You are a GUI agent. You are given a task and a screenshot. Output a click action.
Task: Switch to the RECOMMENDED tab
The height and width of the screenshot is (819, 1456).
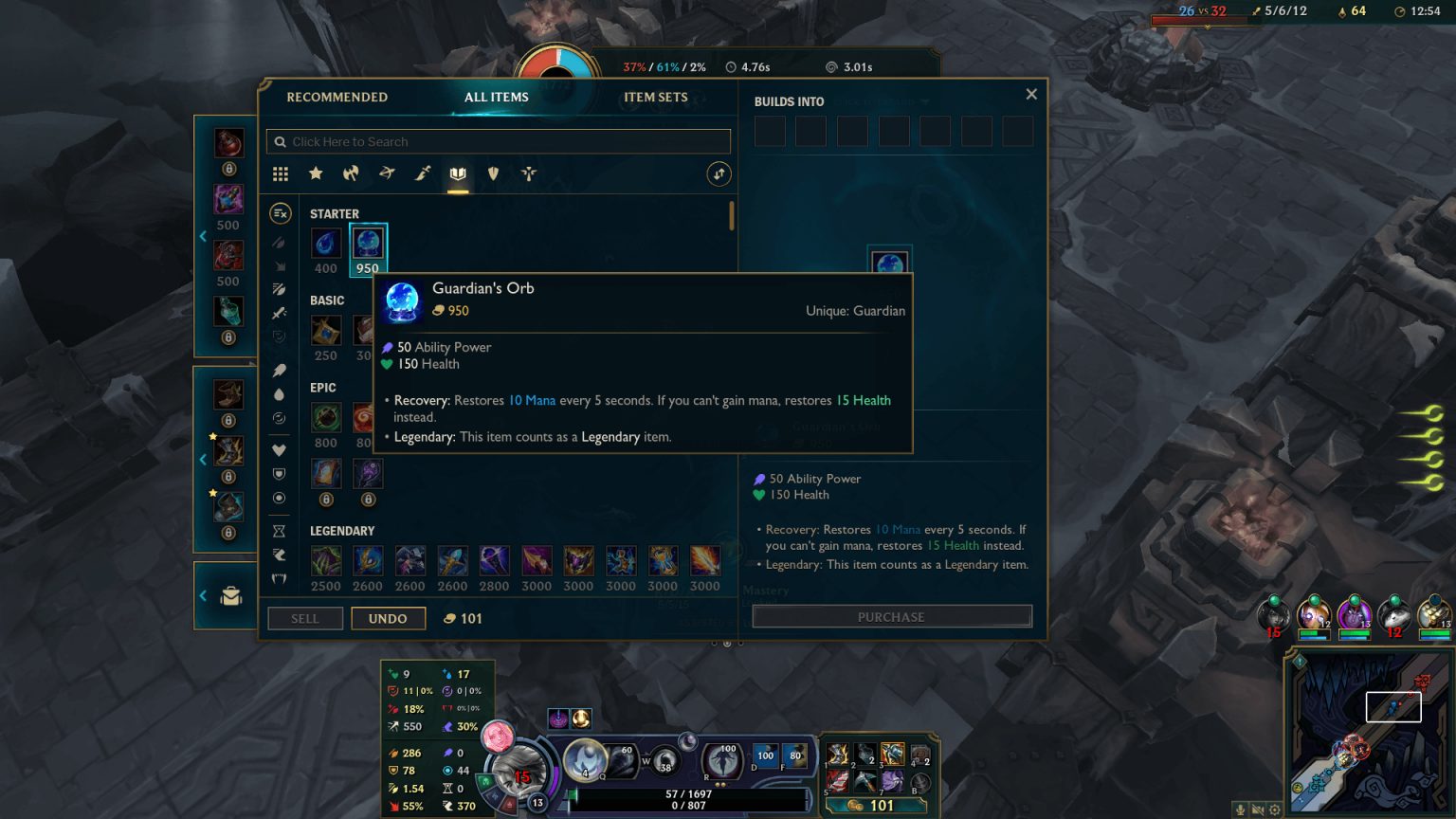[337, 97]
